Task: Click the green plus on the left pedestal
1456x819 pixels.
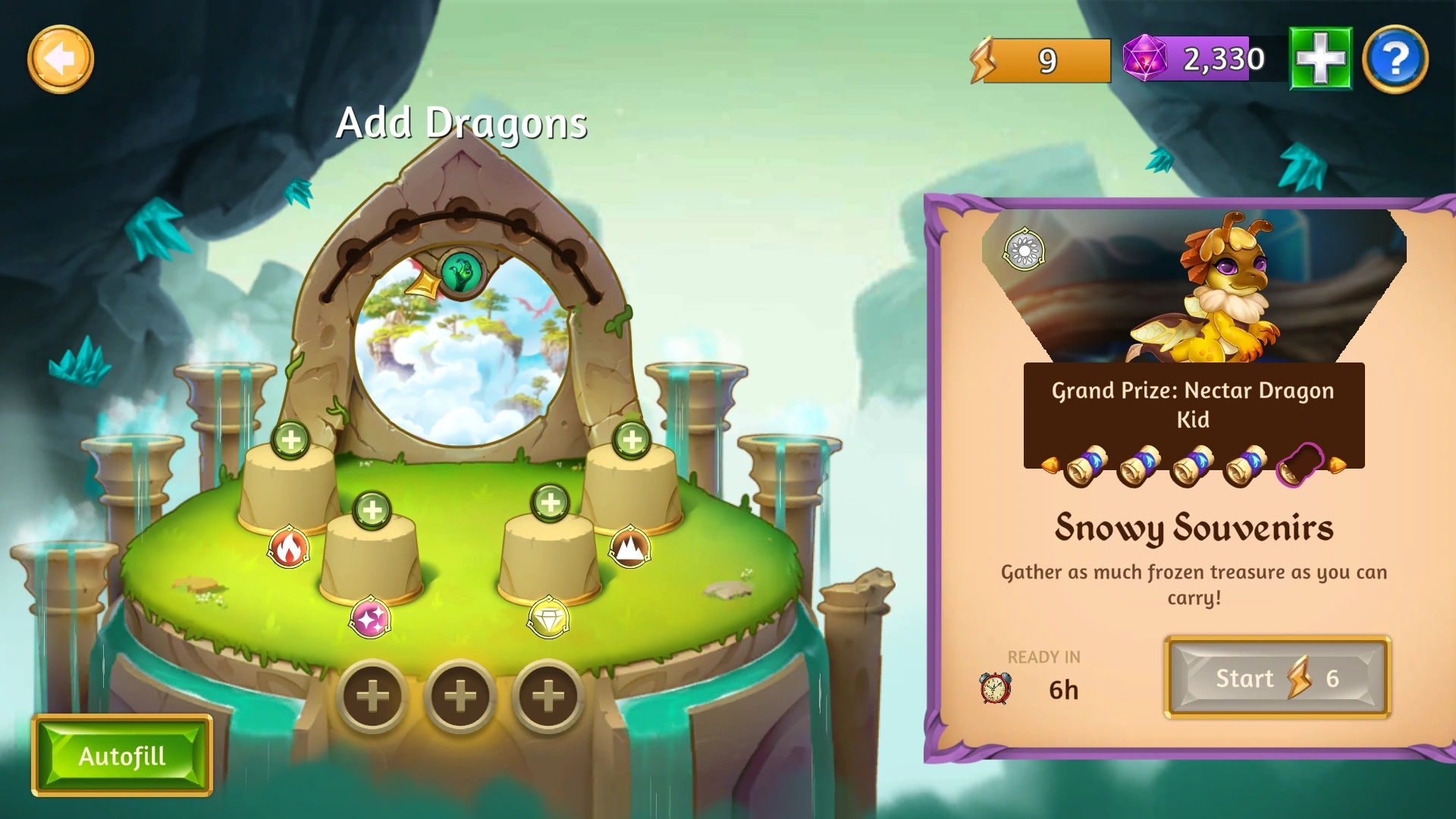Action: coord(292,440)
